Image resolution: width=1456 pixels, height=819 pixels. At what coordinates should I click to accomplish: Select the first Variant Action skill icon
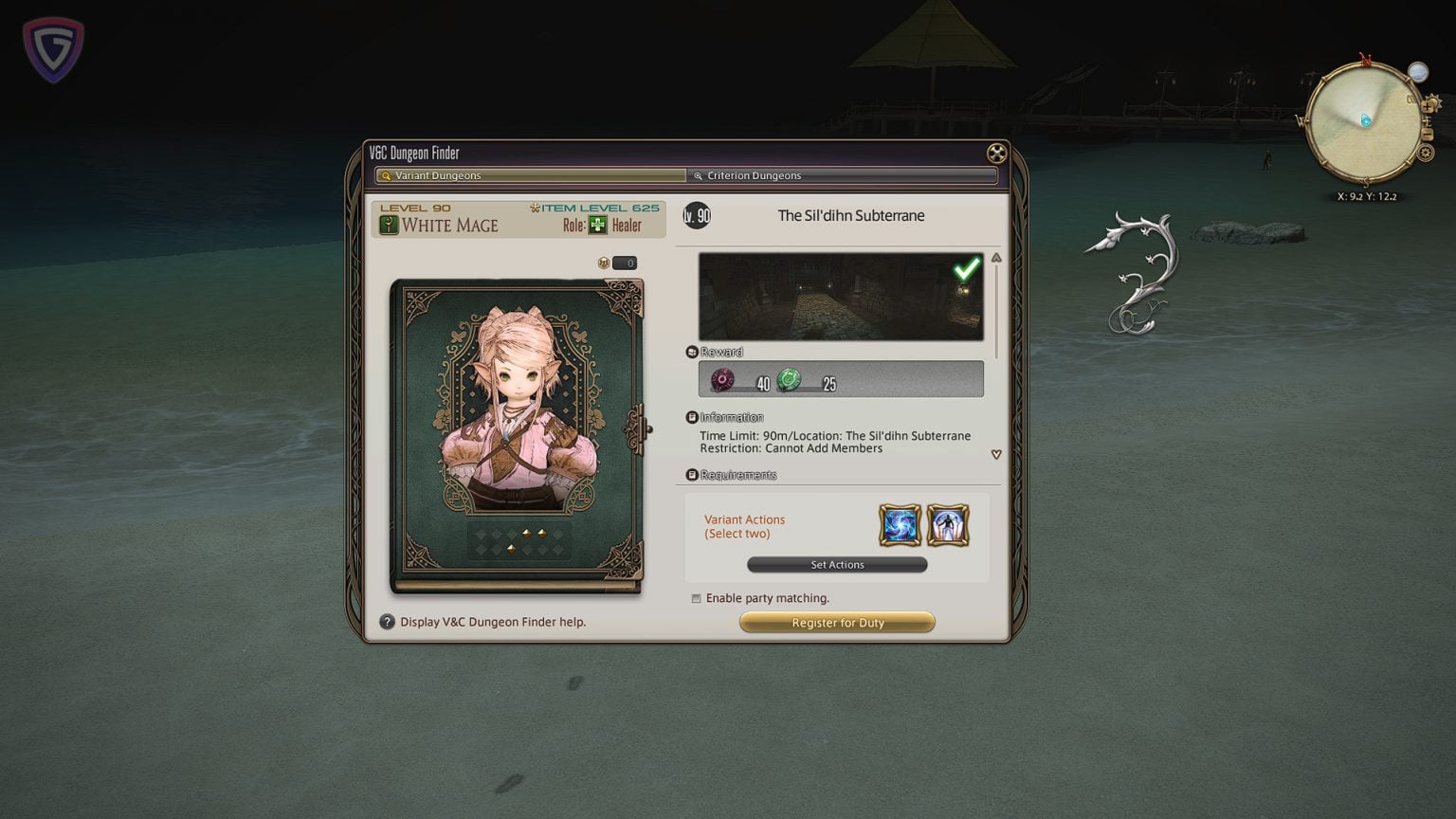tap(899, 524)
